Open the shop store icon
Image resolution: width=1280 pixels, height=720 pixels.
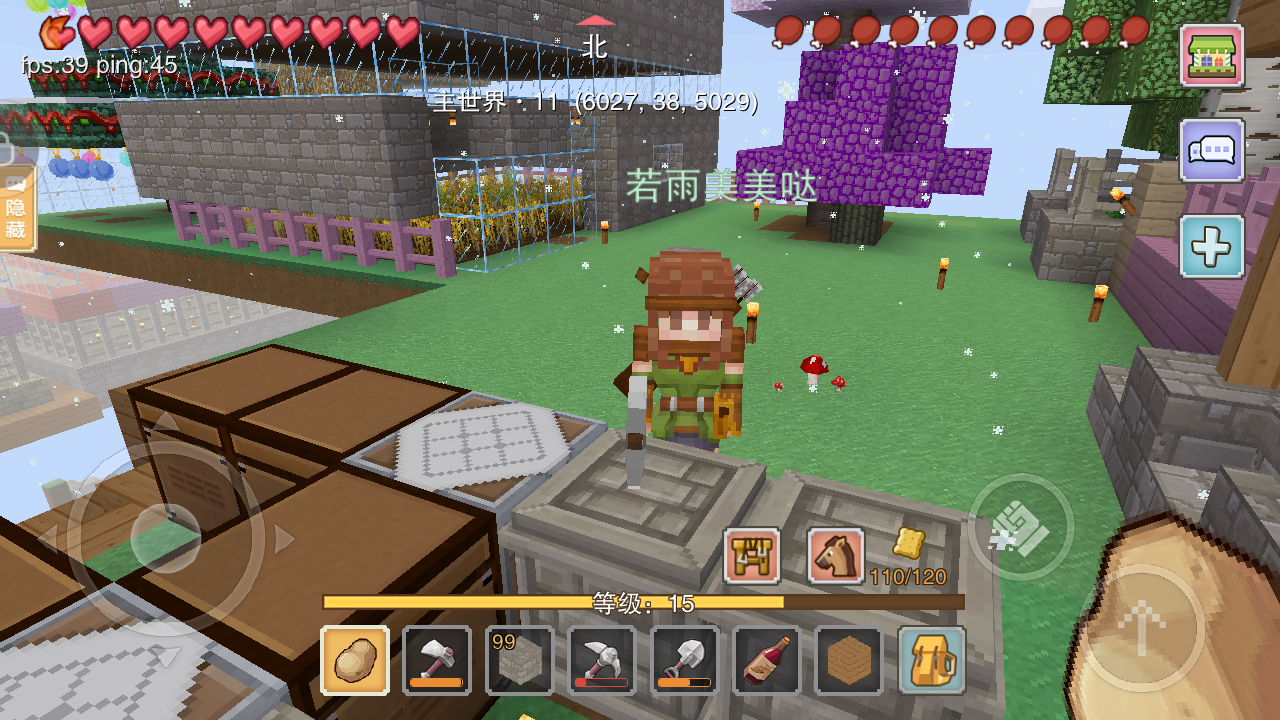tap(1212, 56)
